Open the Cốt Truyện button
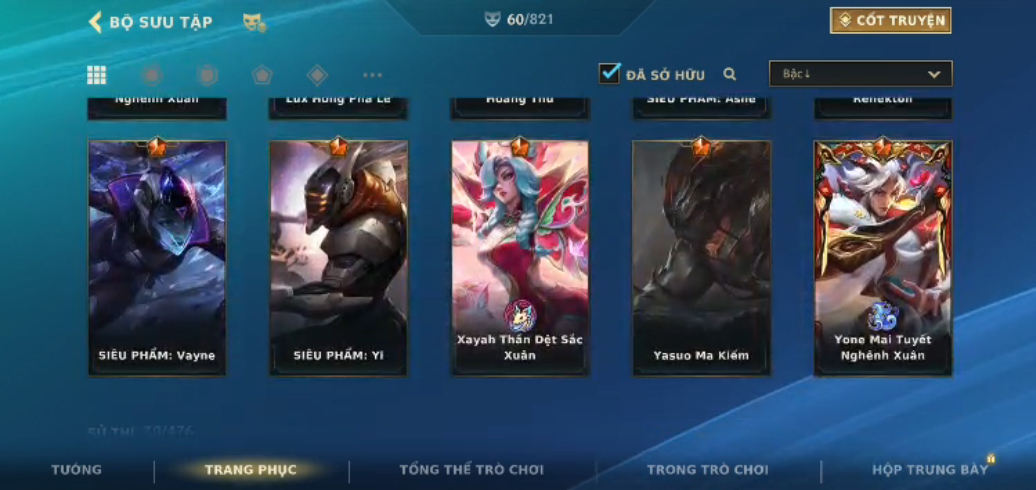1036x490 pixels. [889, 21]
